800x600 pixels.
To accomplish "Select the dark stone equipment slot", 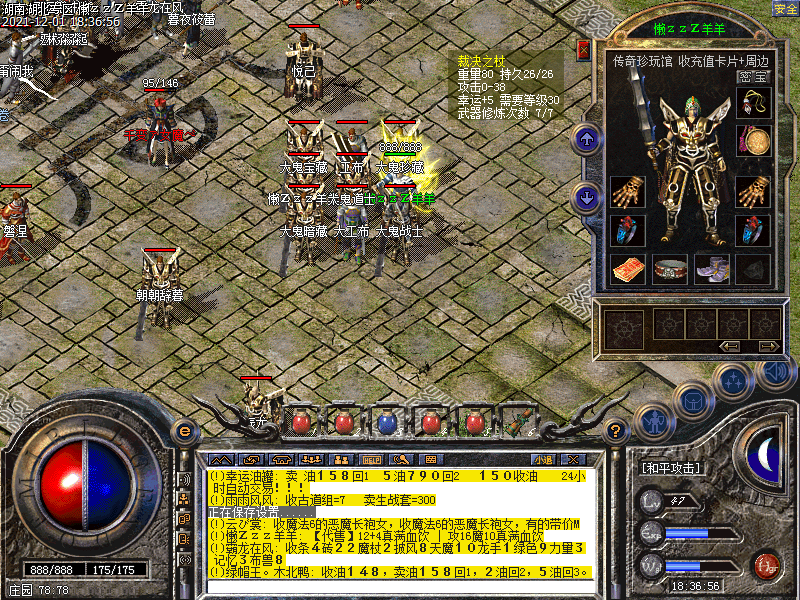I will click(753, 268).
